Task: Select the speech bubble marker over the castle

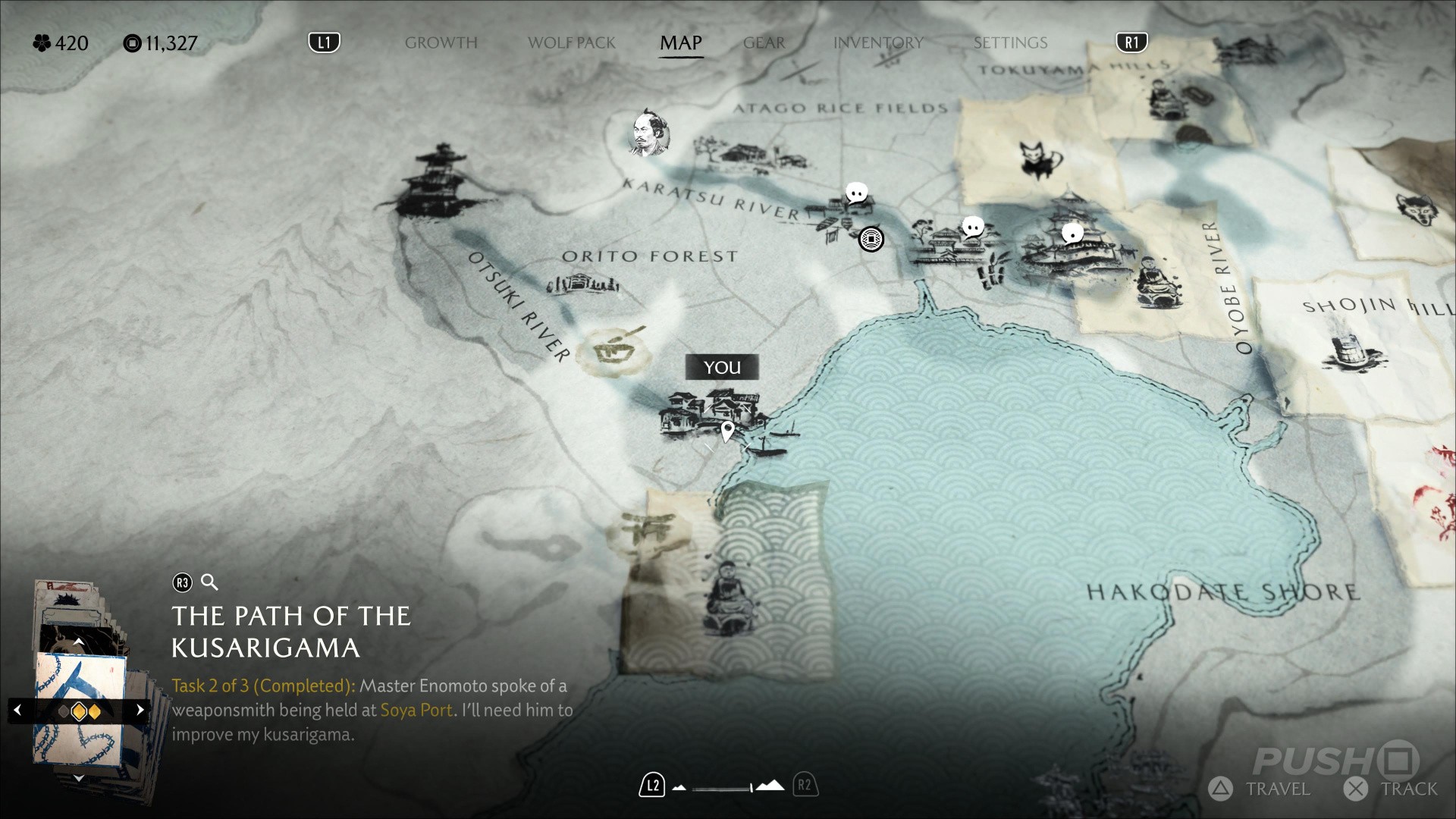Action: 1072,234
